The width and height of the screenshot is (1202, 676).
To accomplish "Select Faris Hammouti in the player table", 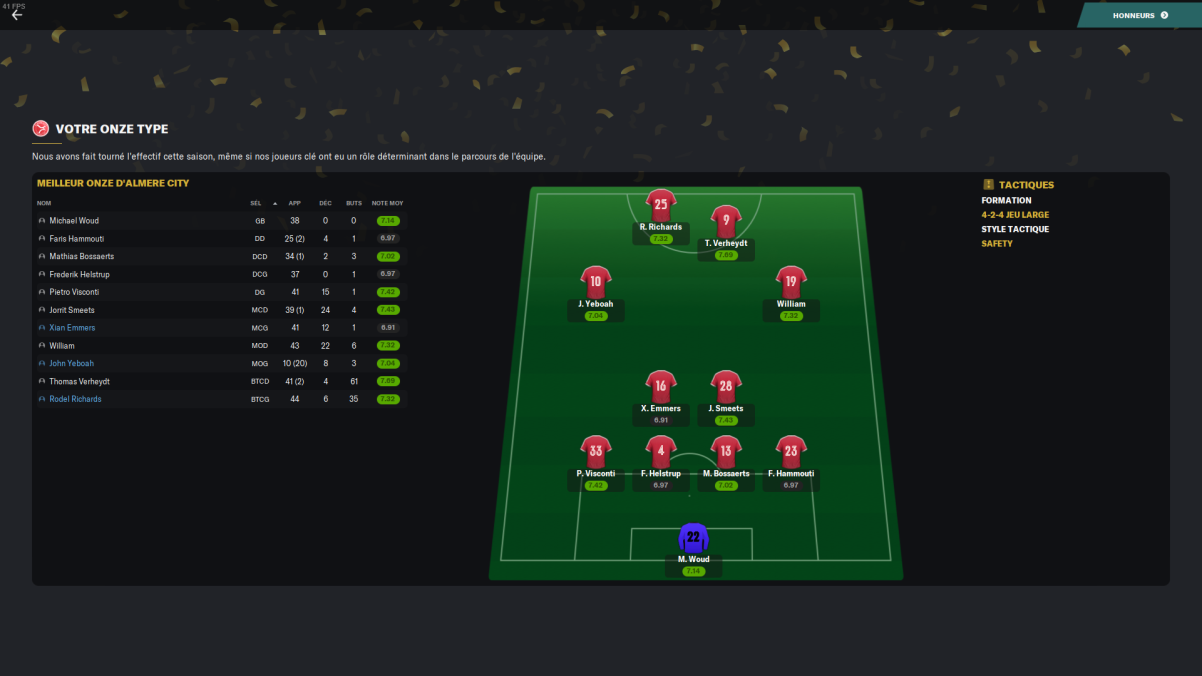I will point(76,239).
